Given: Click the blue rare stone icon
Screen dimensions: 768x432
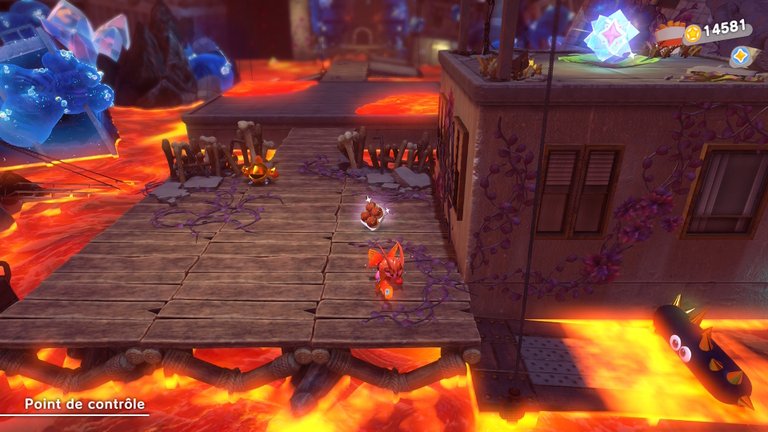Looking at the screenshot, I should click(x=740, y=56).
